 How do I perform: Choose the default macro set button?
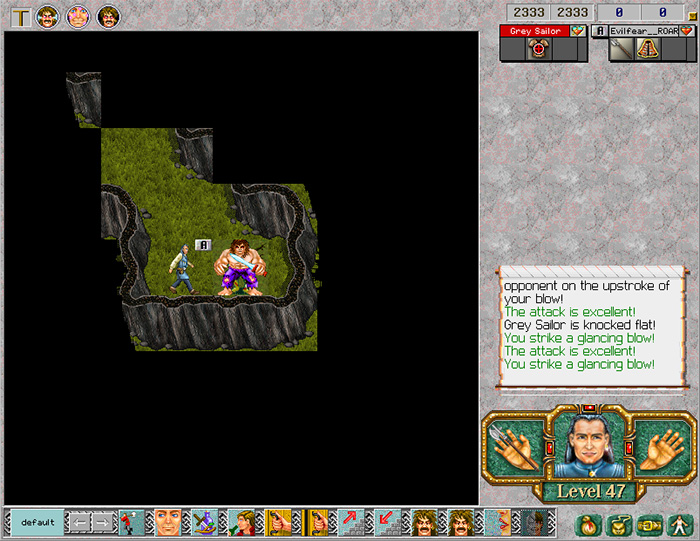[37, 522]
